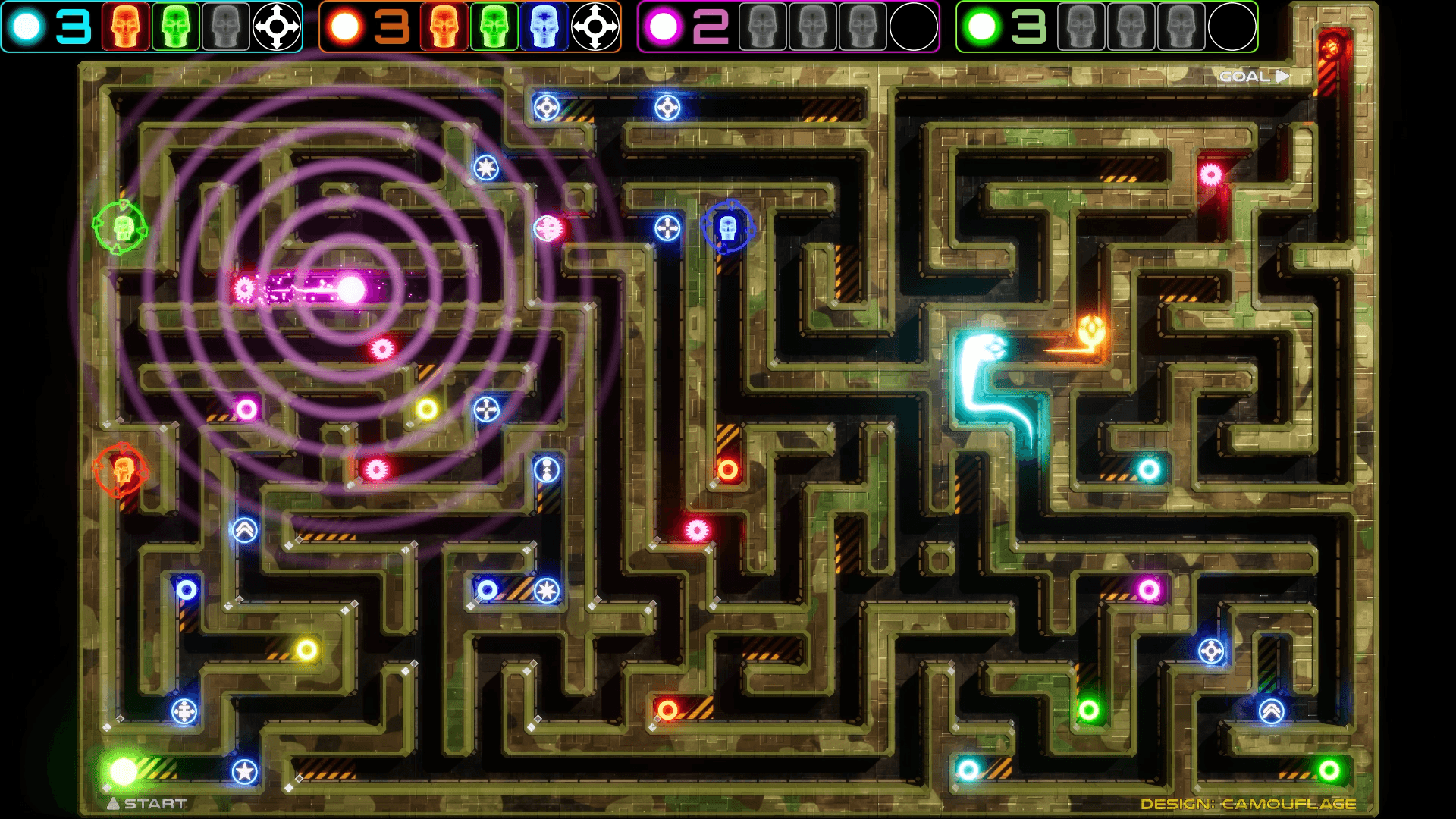The image size is (1456, 819).
Task: Select the pink gear obstacle near the magenta explosion
Action: (244, 287)
